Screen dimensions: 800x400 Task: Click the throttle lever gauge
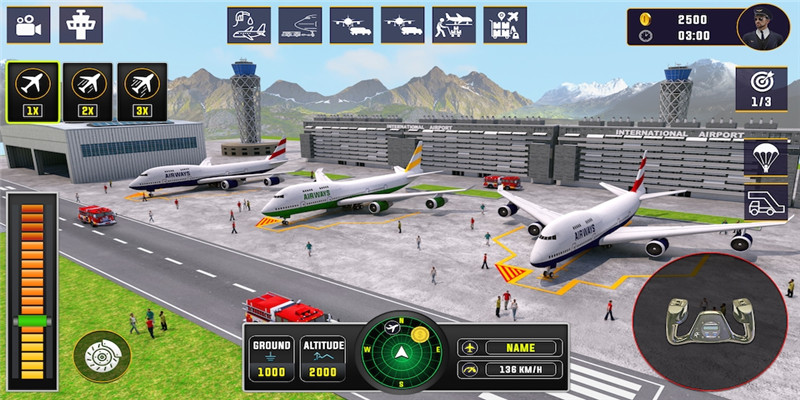[x=32, y=286]
